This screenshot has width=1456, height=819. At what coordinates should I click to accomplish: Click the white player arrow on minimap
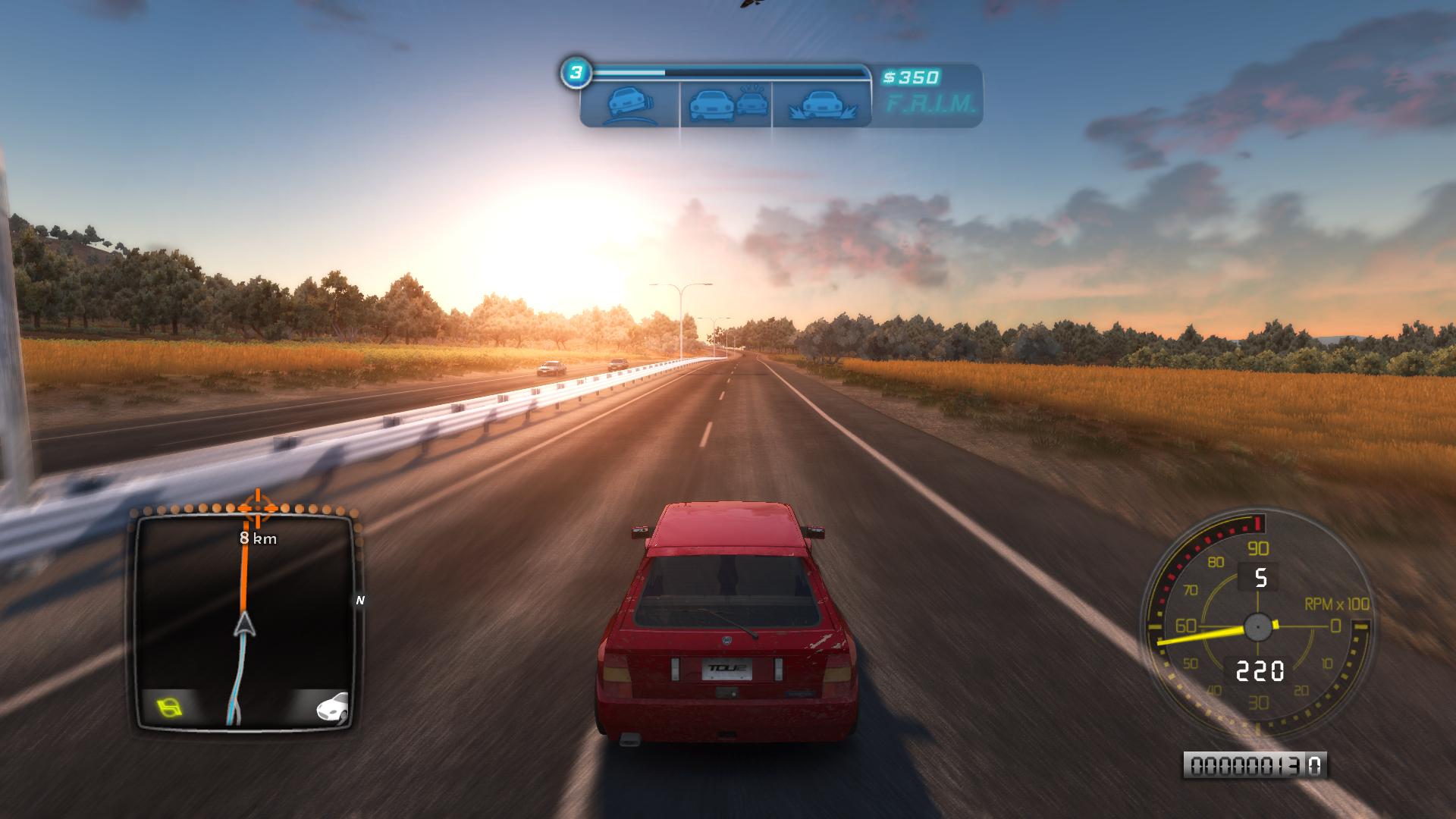[244, 625]
